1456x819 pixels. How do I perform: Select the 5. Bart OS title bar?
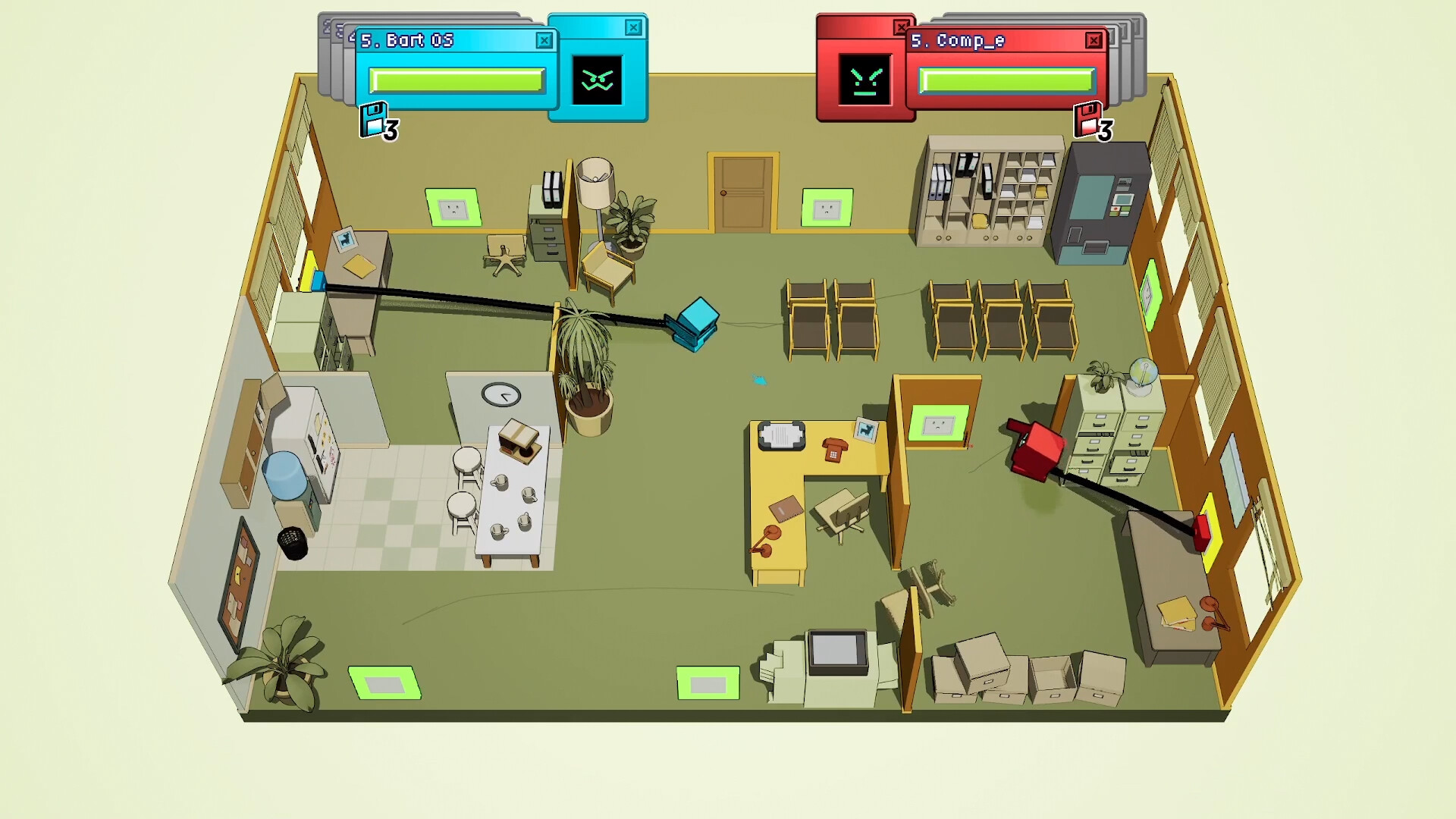click(425, 41)
